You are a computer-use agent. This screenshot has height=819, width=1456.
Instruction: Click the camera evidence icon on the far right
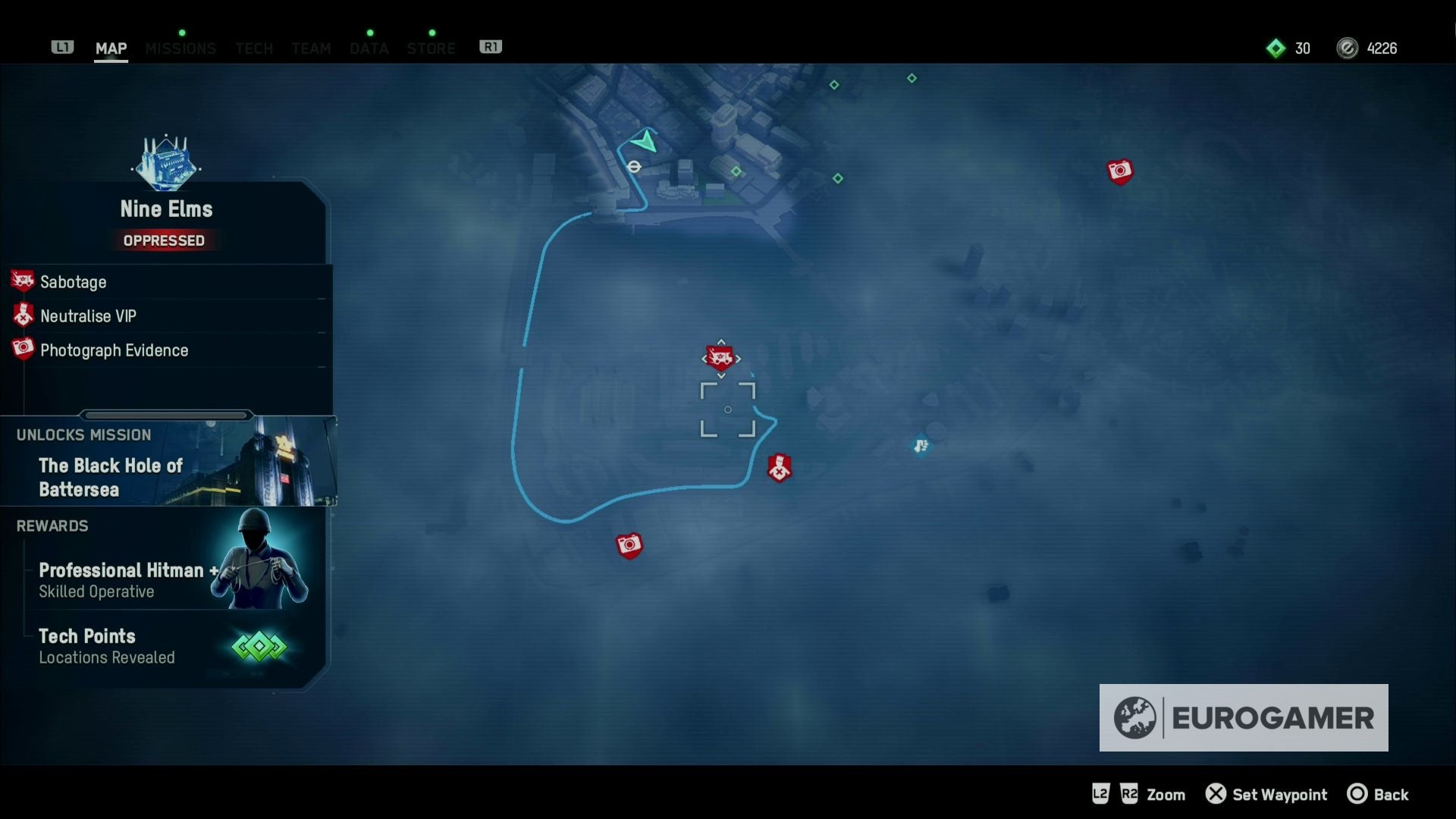click(1120, 171)
